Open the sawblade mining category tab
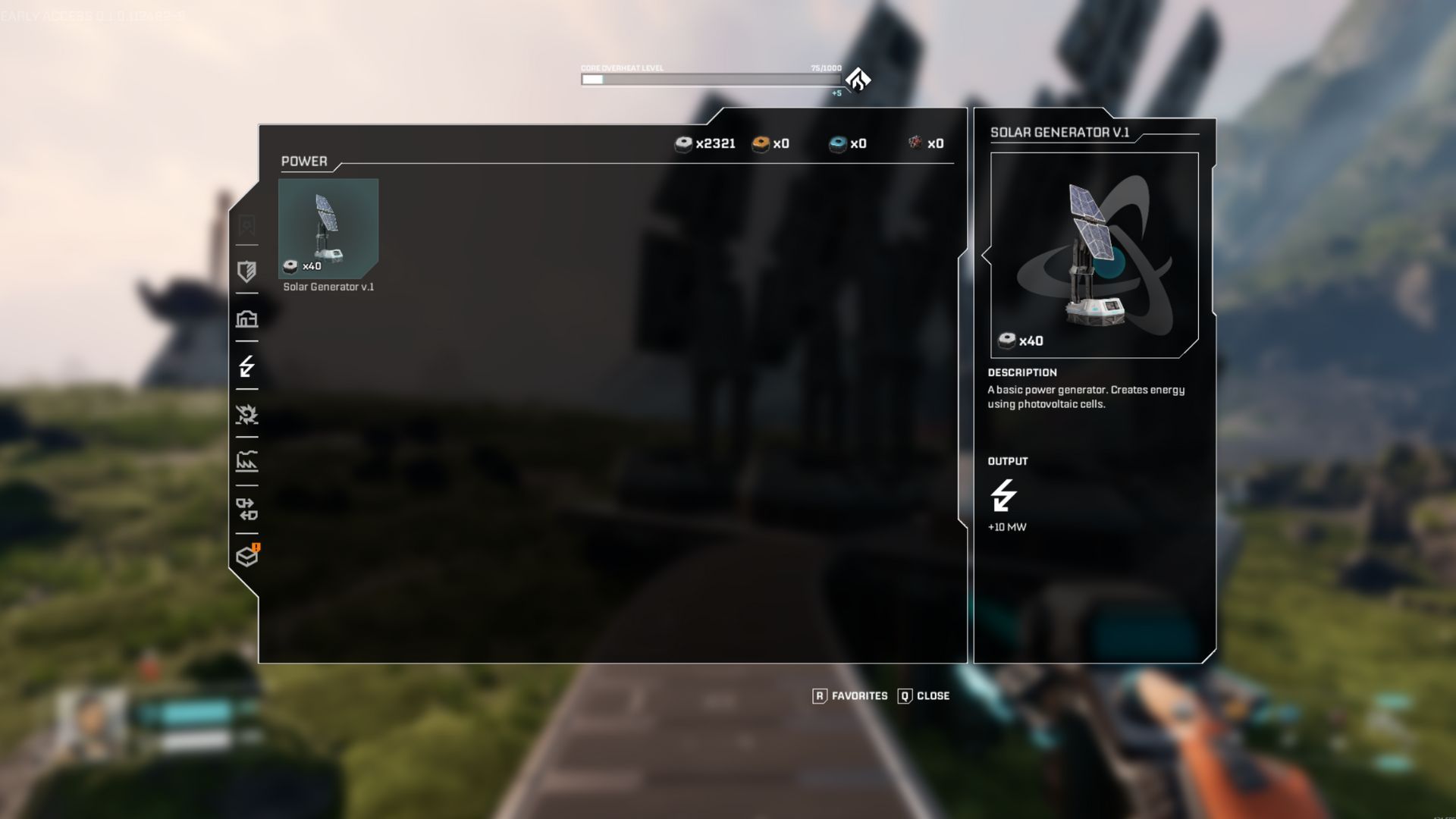 coord(246,415)
